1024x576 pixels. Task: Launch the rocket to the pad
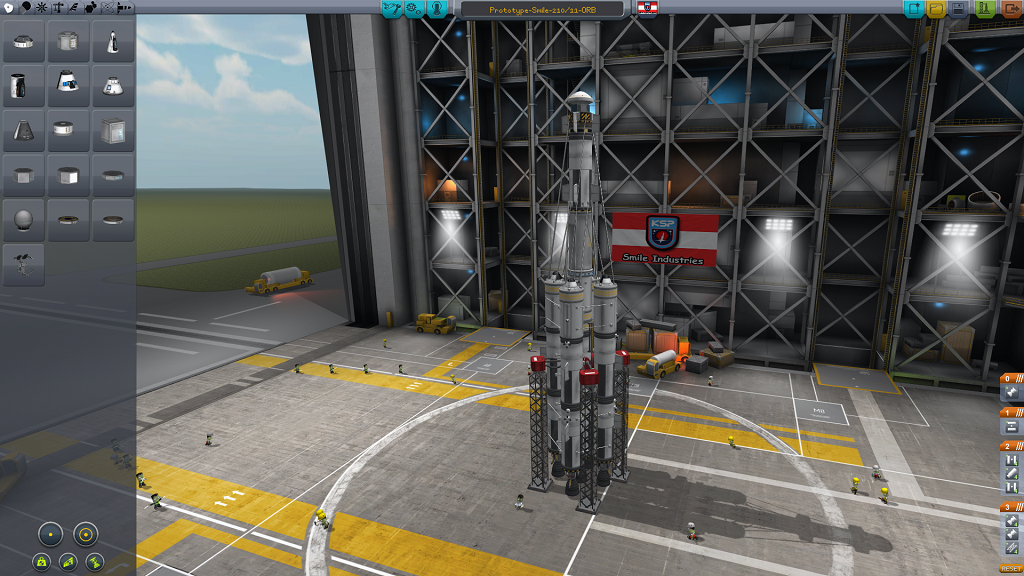coord(984,9)
